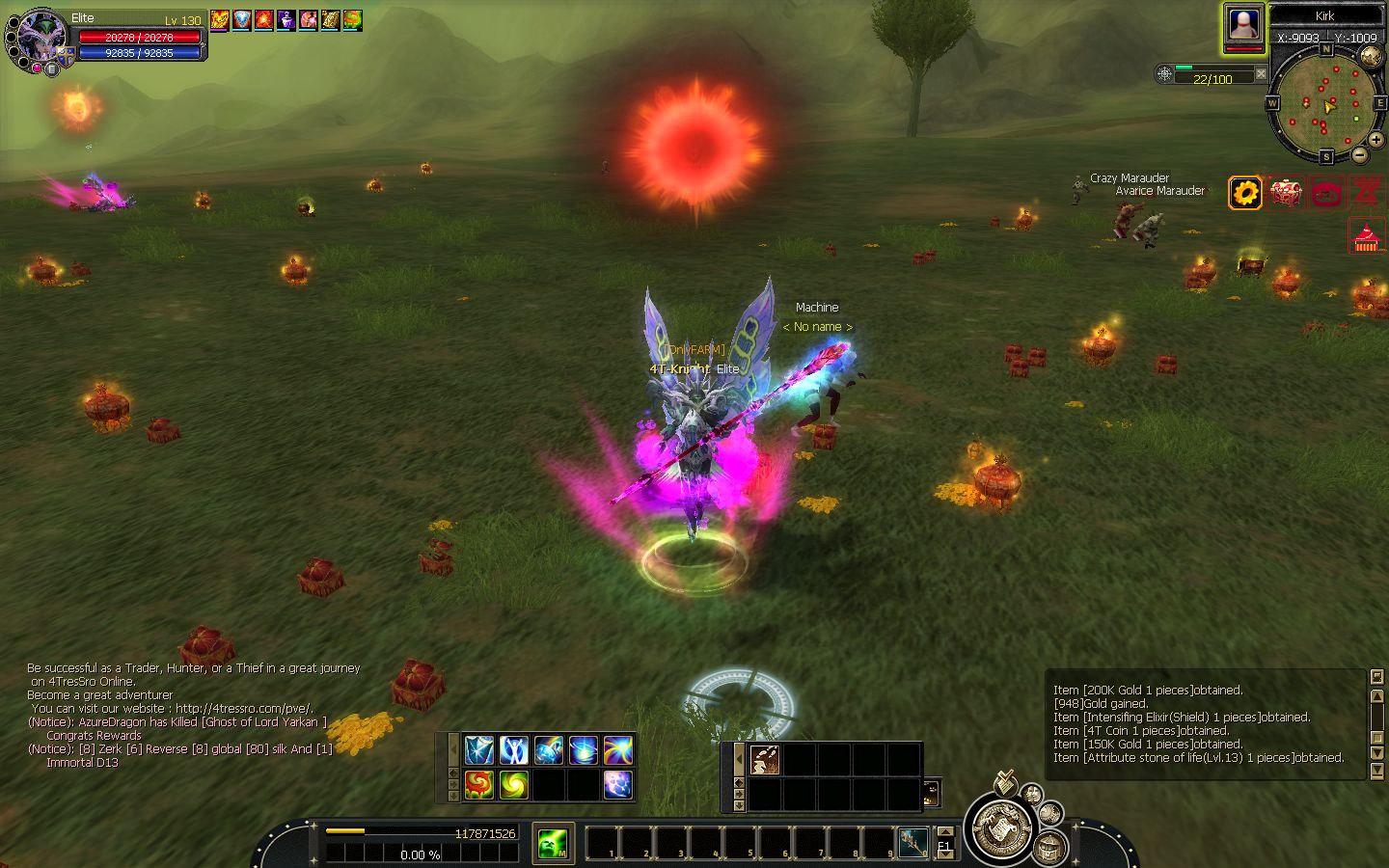The height and width of the screenshot is (868, 1389).
Task: Activate the glowing white figure skill
Action: (514, 749)
